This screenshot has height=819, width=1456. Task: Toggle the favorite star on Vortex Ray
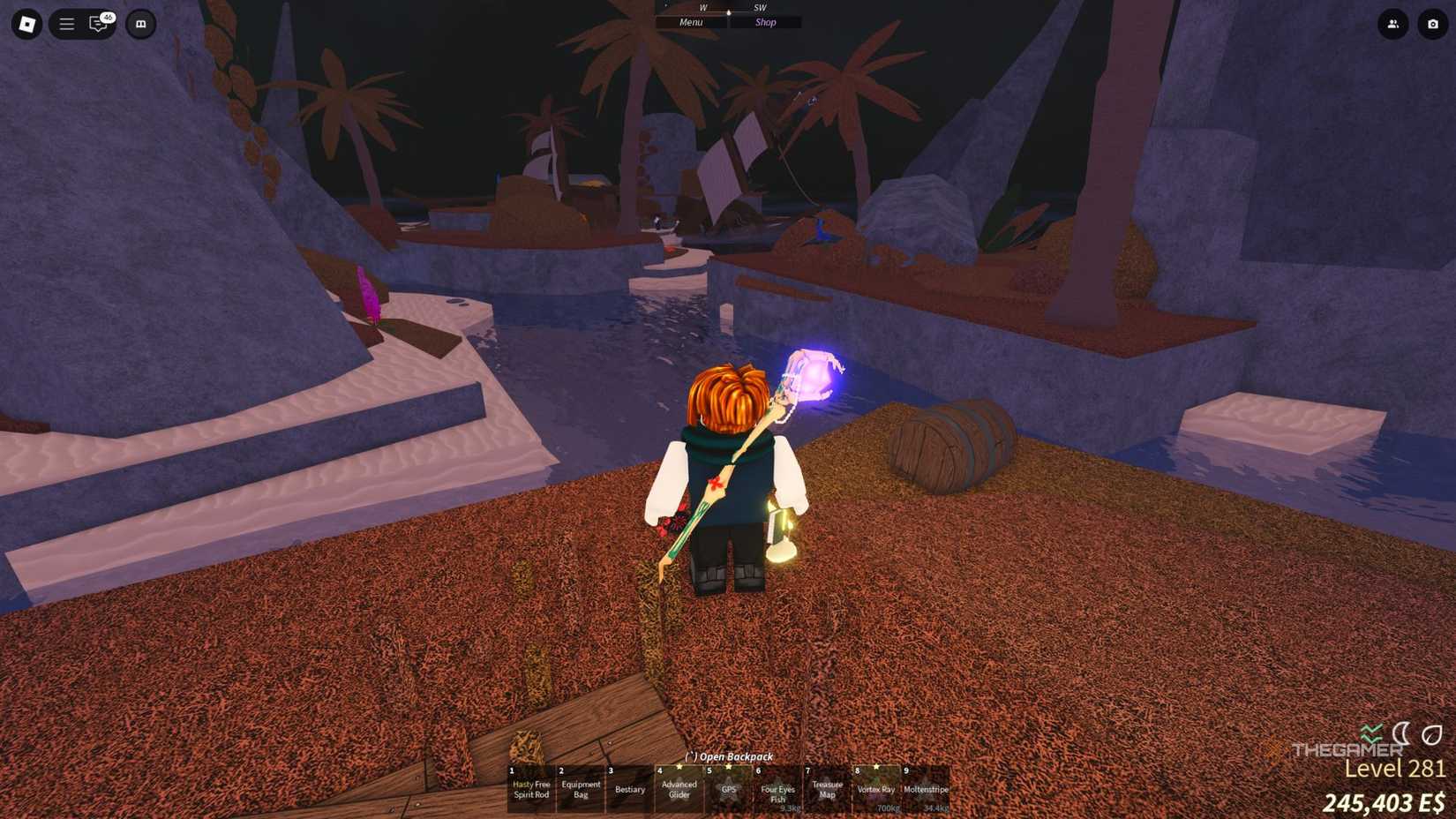point(876,766)
